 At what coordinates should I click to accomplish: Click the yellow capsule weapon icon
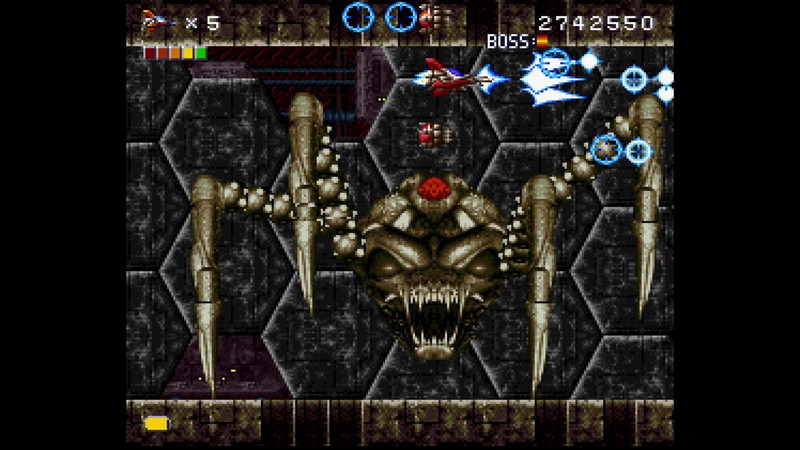(x=156, y=423)
